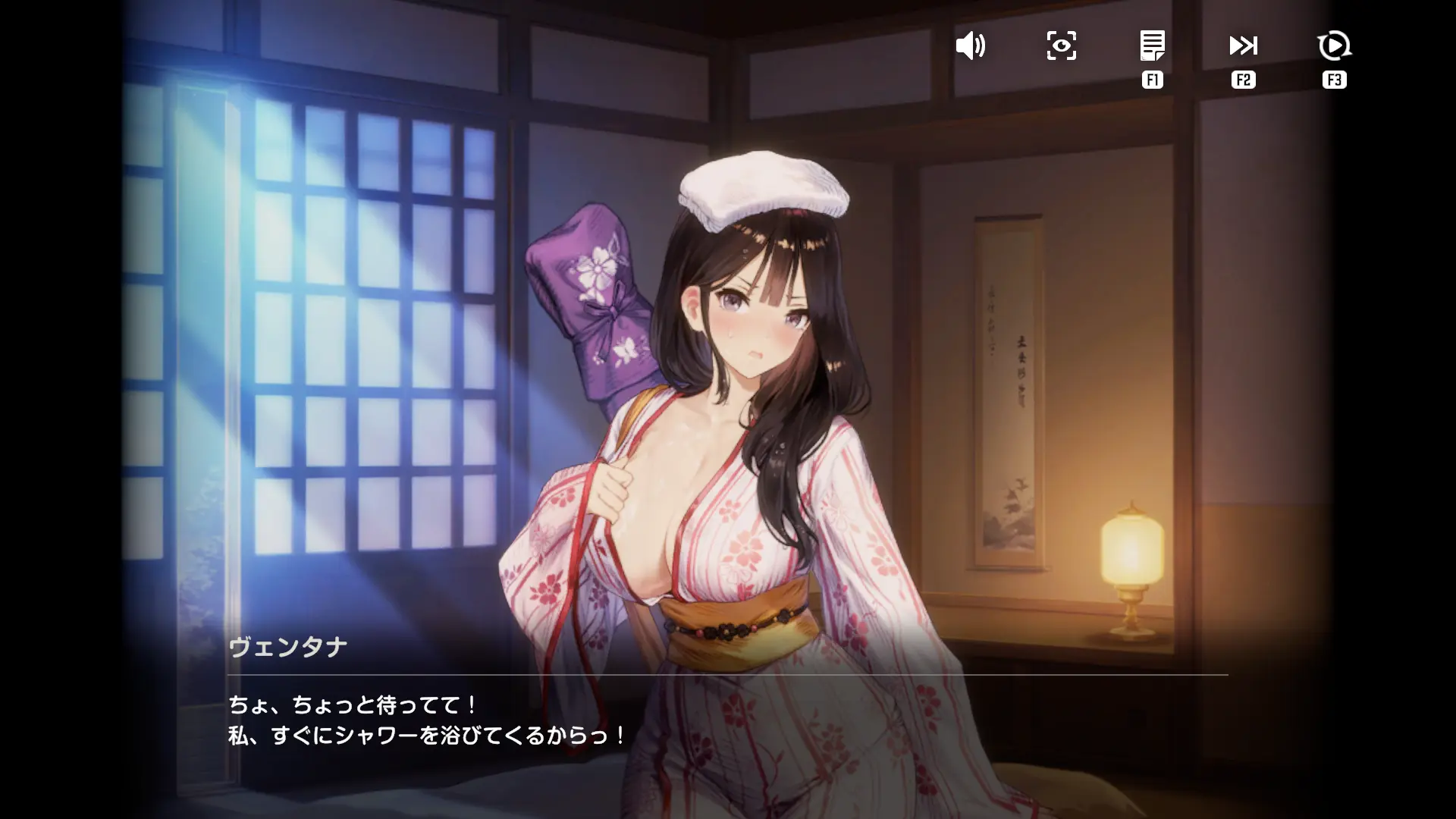Hide the dialogue box with eye icon
Image resolution: width=1456 pixels, height=819 pixels.
coord(1061,46)
